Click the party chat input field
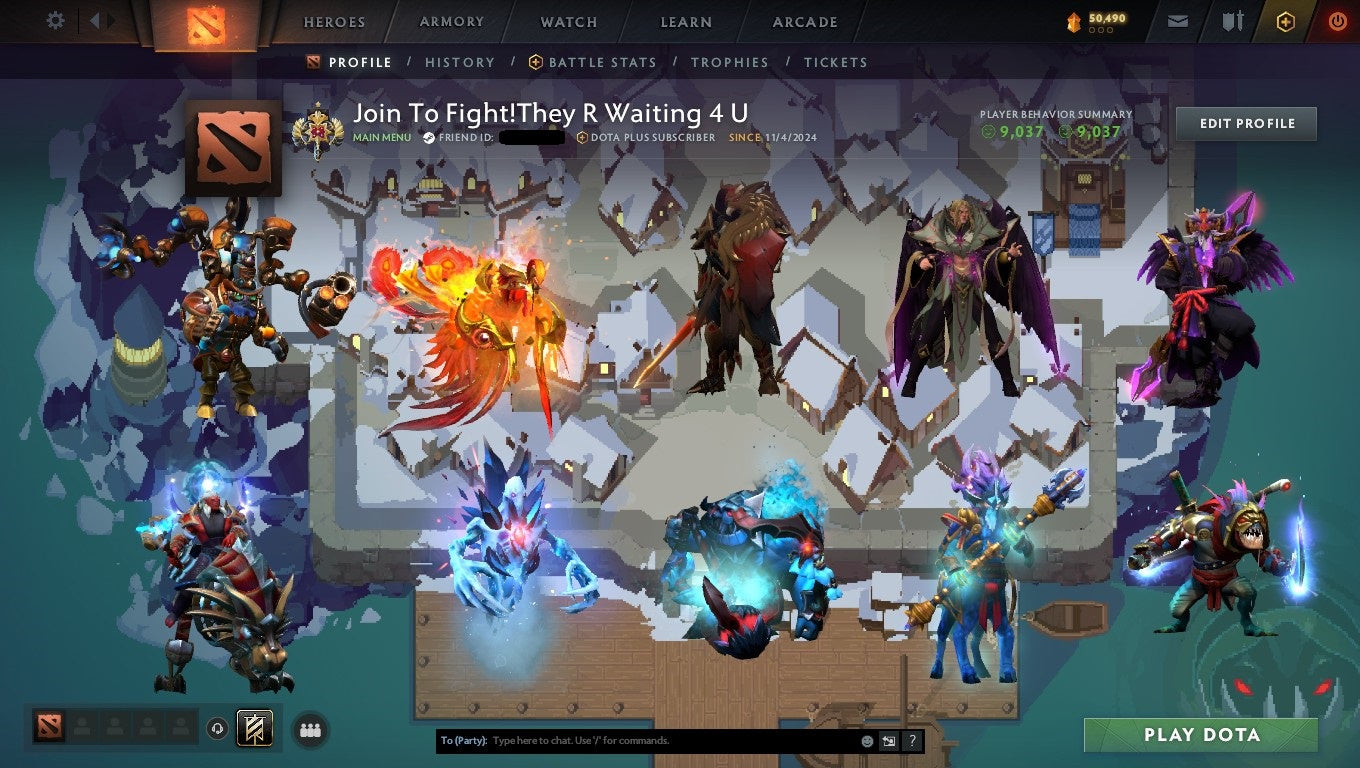1360x768 pixels. [650, 740]
